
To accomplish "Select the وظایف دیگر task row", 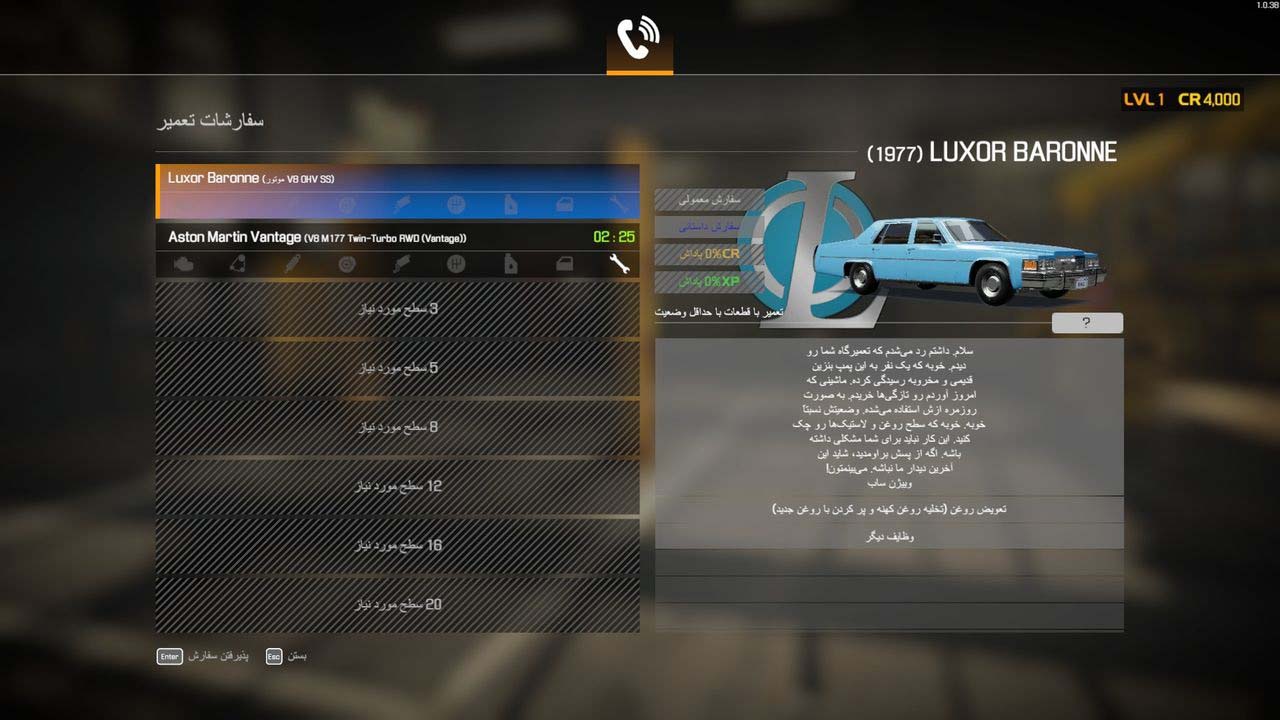I will (889, 536).
